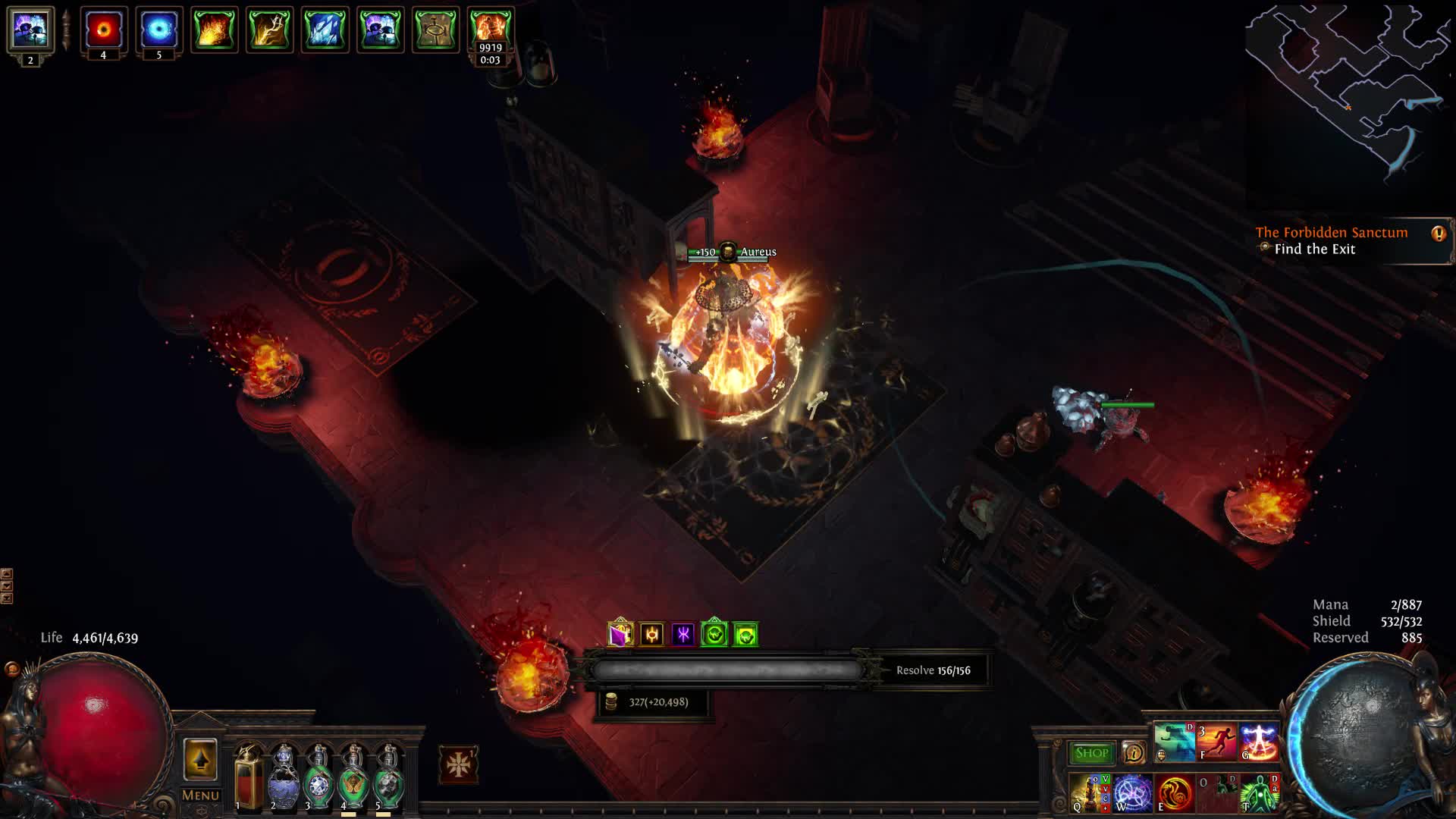
Task: Open the green Shop button
Action: pyautogui.click(x=1091, y=753)
